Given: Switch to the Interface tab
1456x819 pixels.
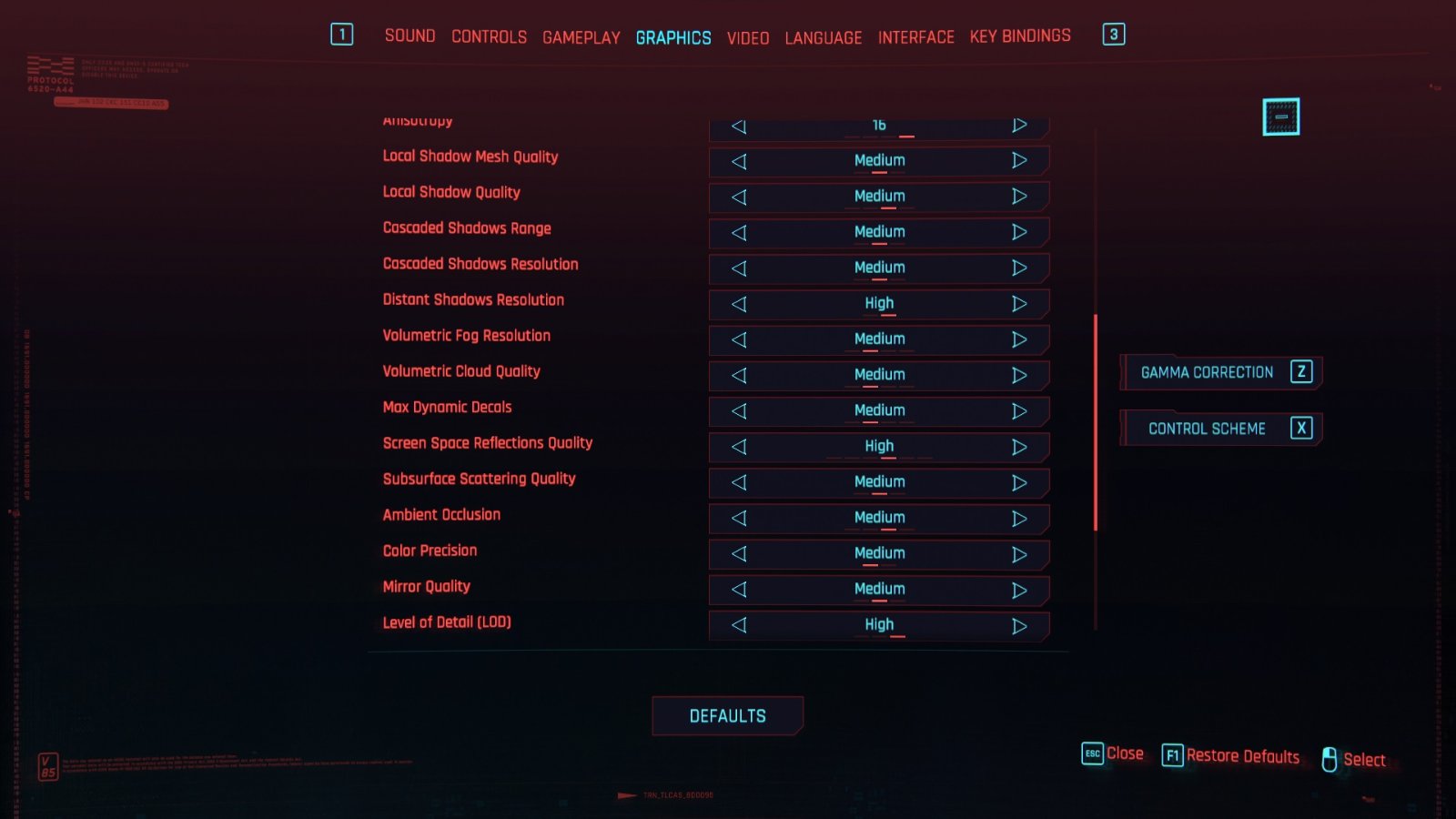Looking at the screenshot, I should pyautogui.click(x=915, y=37).
